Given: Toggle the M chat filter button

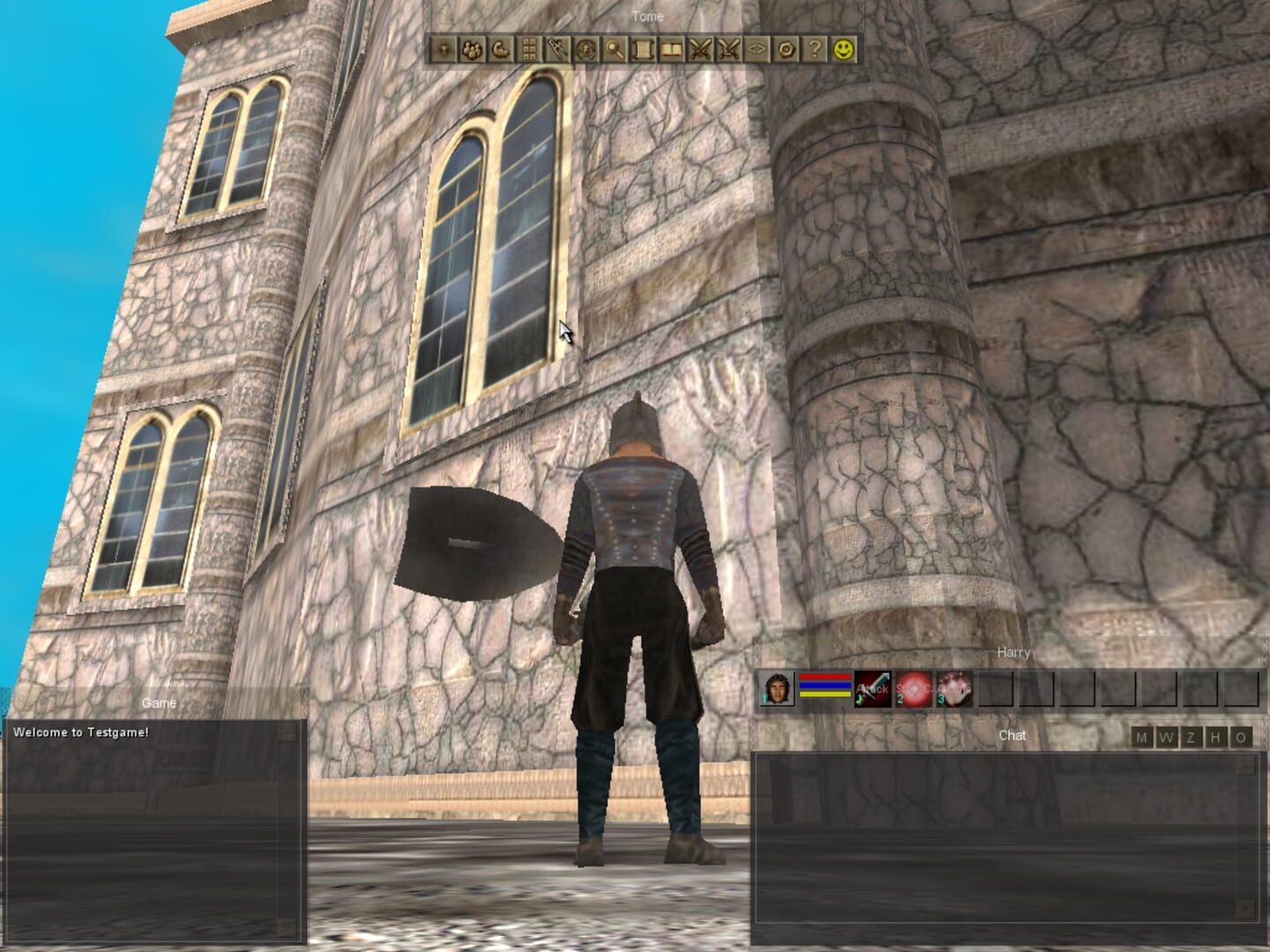Looking at the screenshot, I should pos(1144,738).
